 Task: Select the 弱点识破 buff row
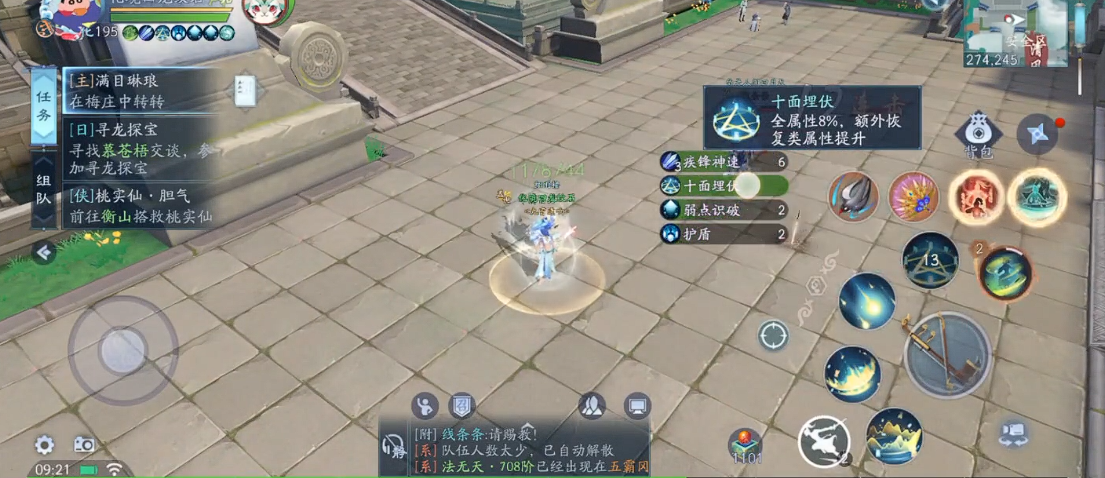pos(724,210)
